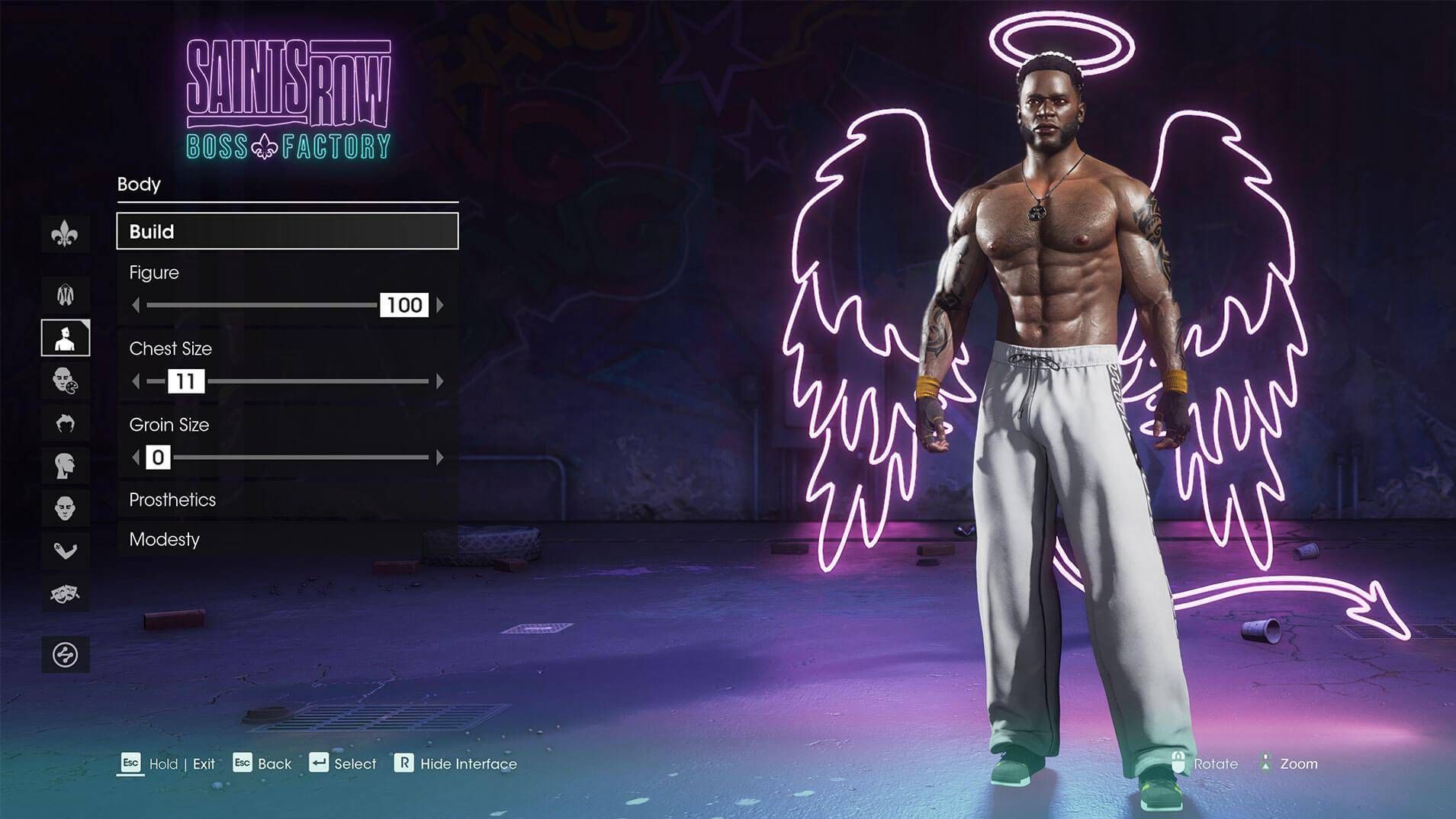Open the arm tattoos category icon

tap(66, 549)
